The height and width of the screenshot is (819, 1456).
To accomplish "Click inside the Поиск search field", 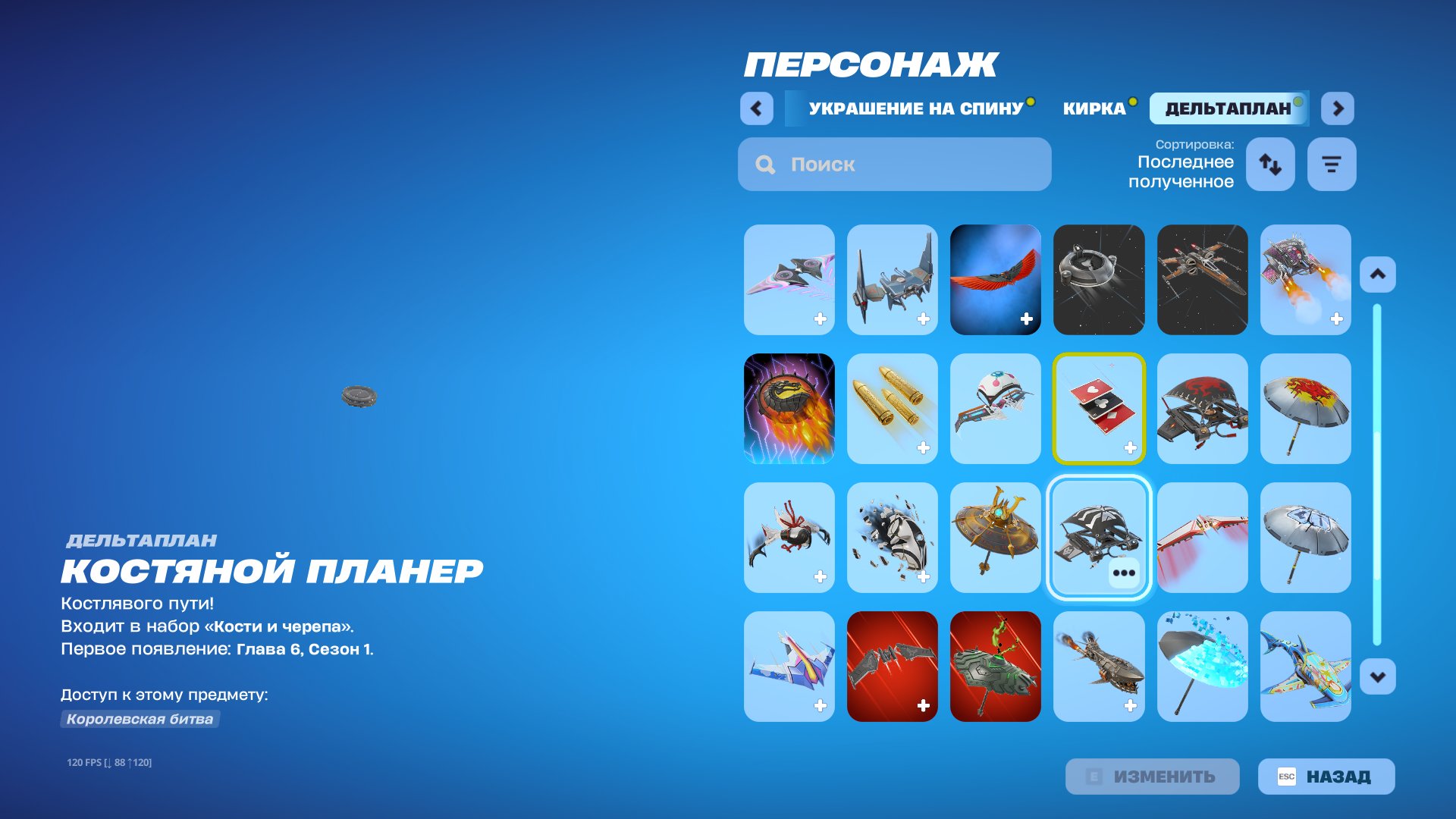I will pos(895,164).
